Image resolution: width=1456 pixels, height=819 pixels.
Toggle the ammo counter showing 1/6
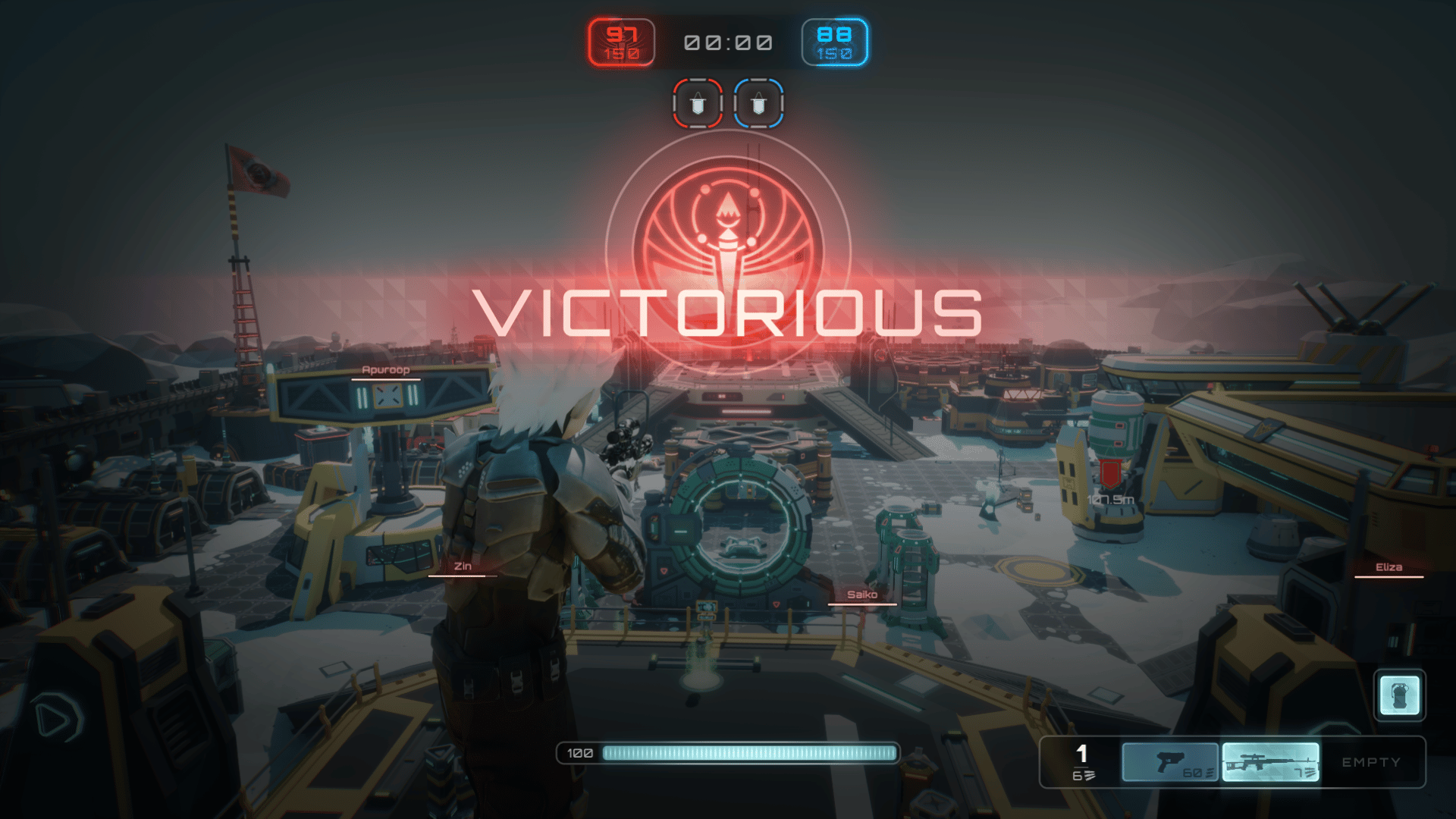click(x=1083, y=761)
